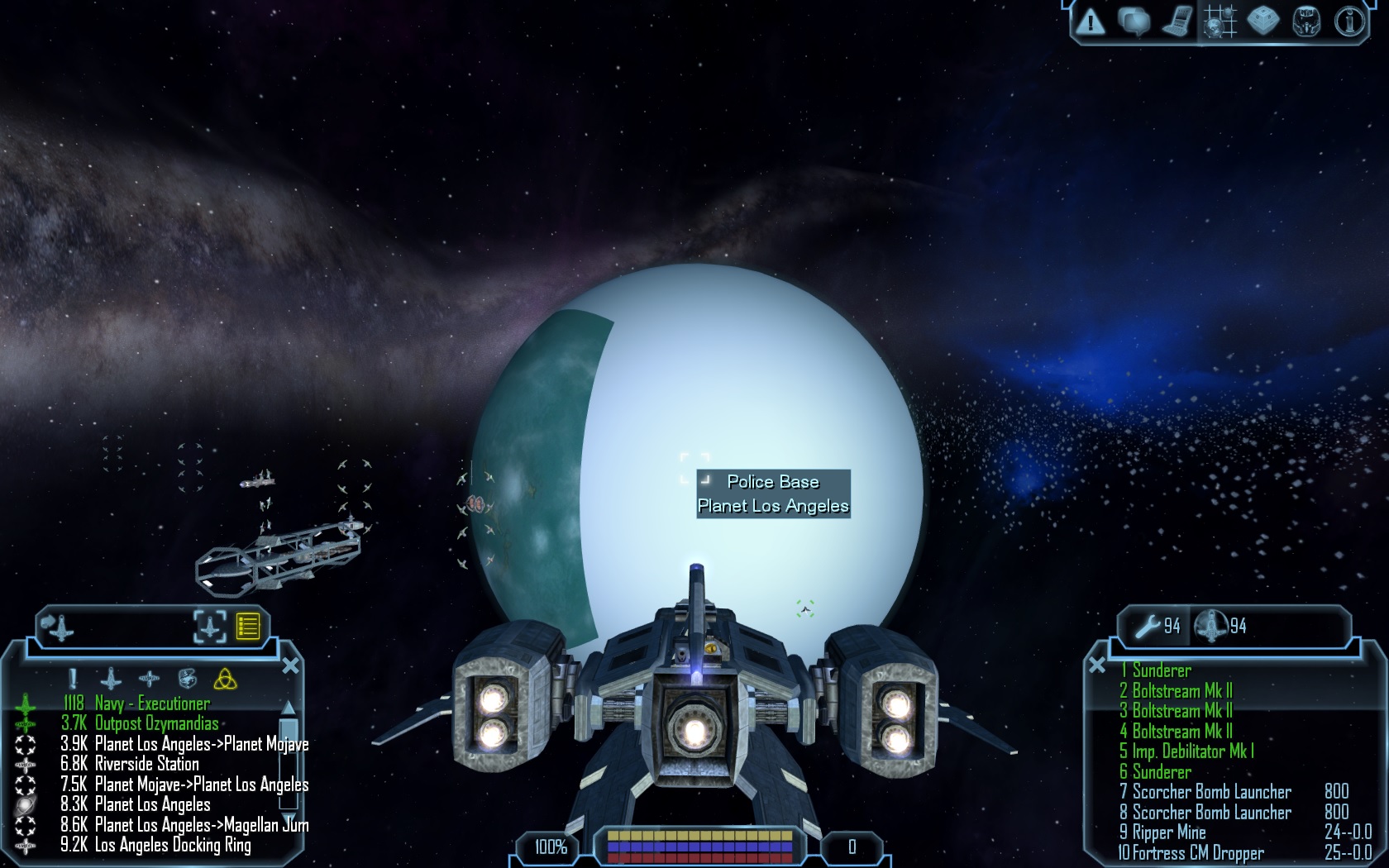Open the laptop log icon
Screen dimensions: 1389x868
[x=1177, y=21]
